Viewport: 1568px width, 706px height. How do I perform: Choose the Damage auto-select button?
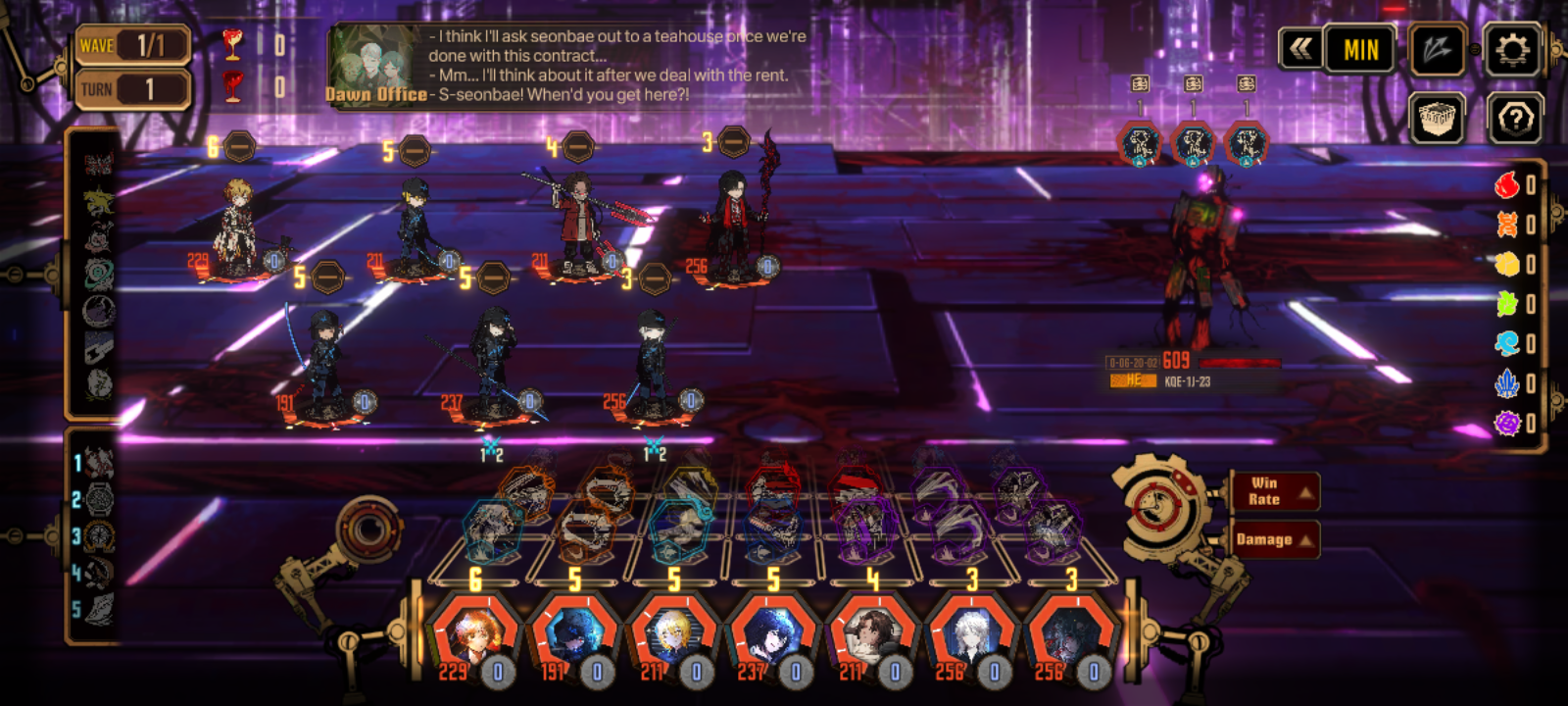tap(1275, 539)
